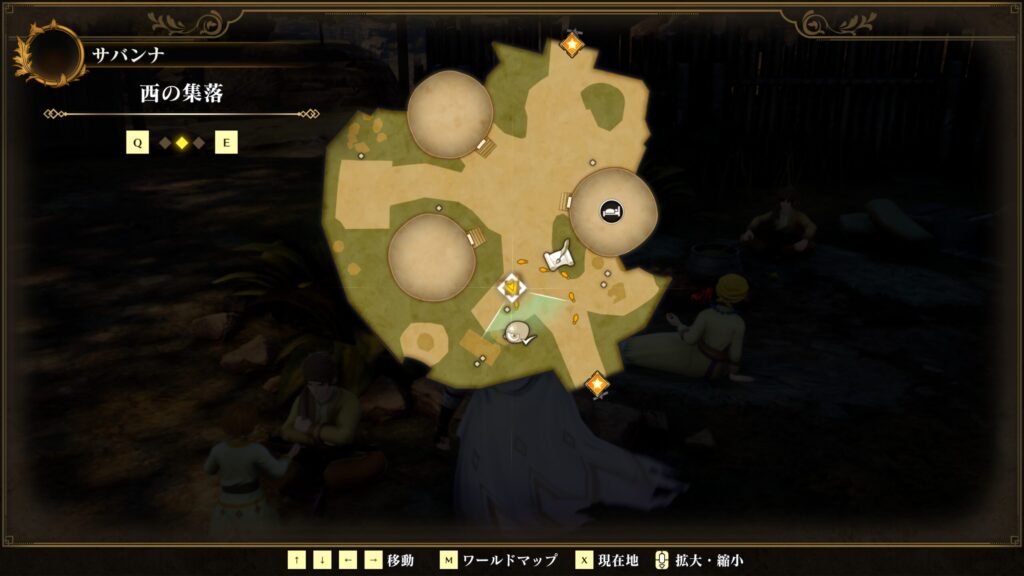Click the orange exit marker at map's south edge
Screen dimensions: 1024x576
[597, 384]
